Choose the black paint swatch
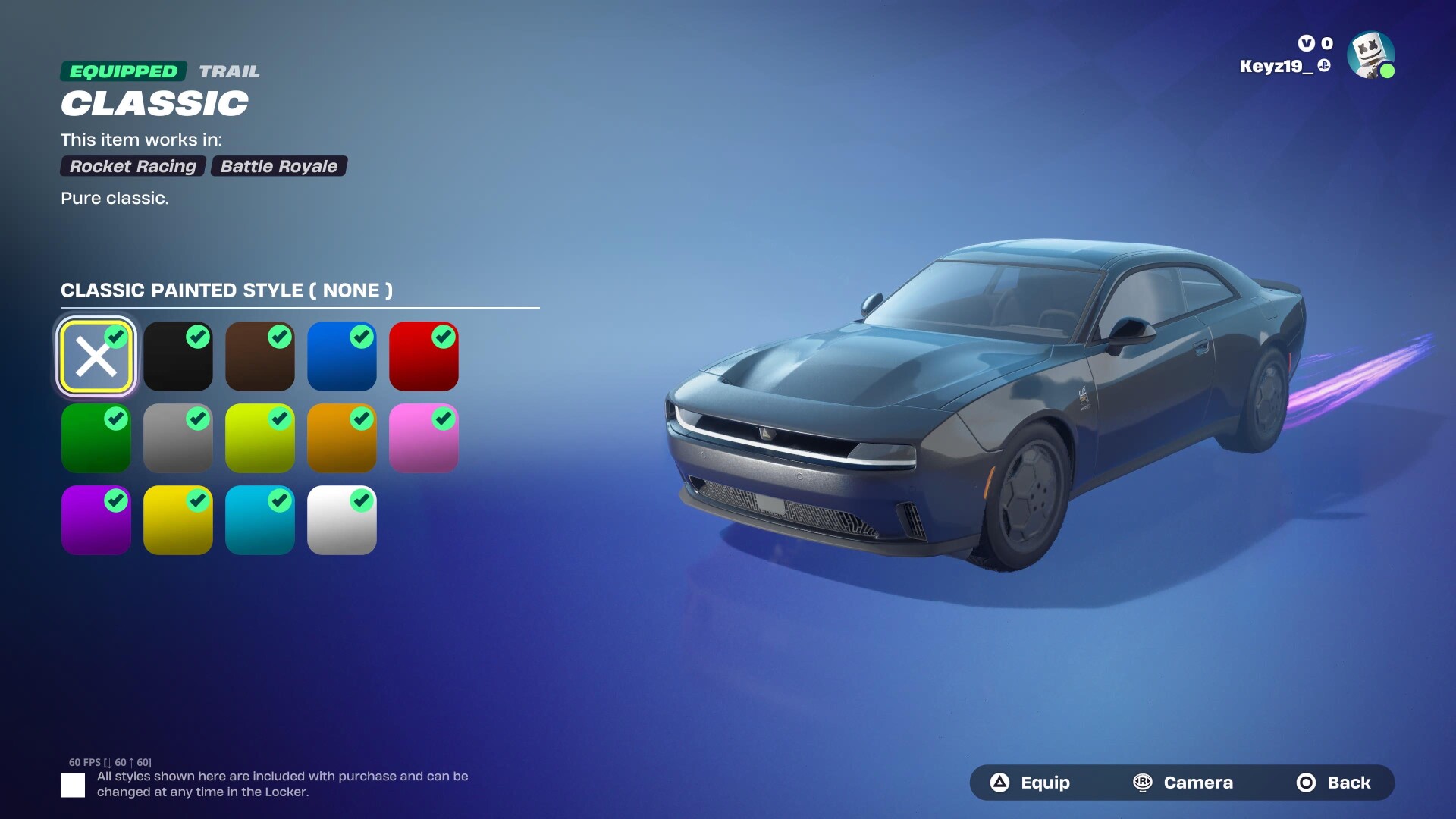The width and height of the screenshot is (1456, 819). (x=178, y=356)
